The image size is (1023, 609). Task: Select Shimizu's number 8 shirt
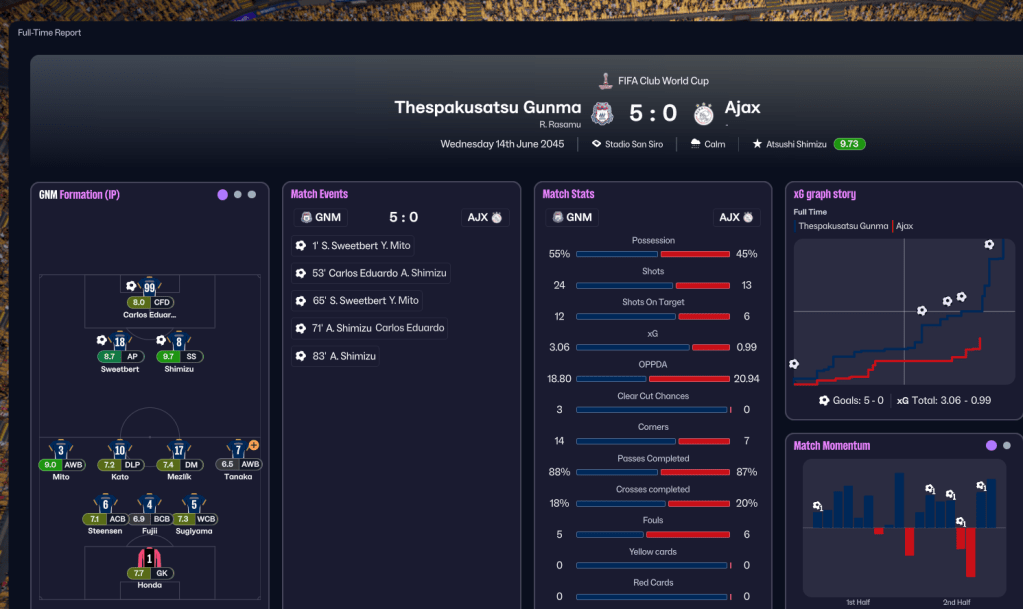179,342
